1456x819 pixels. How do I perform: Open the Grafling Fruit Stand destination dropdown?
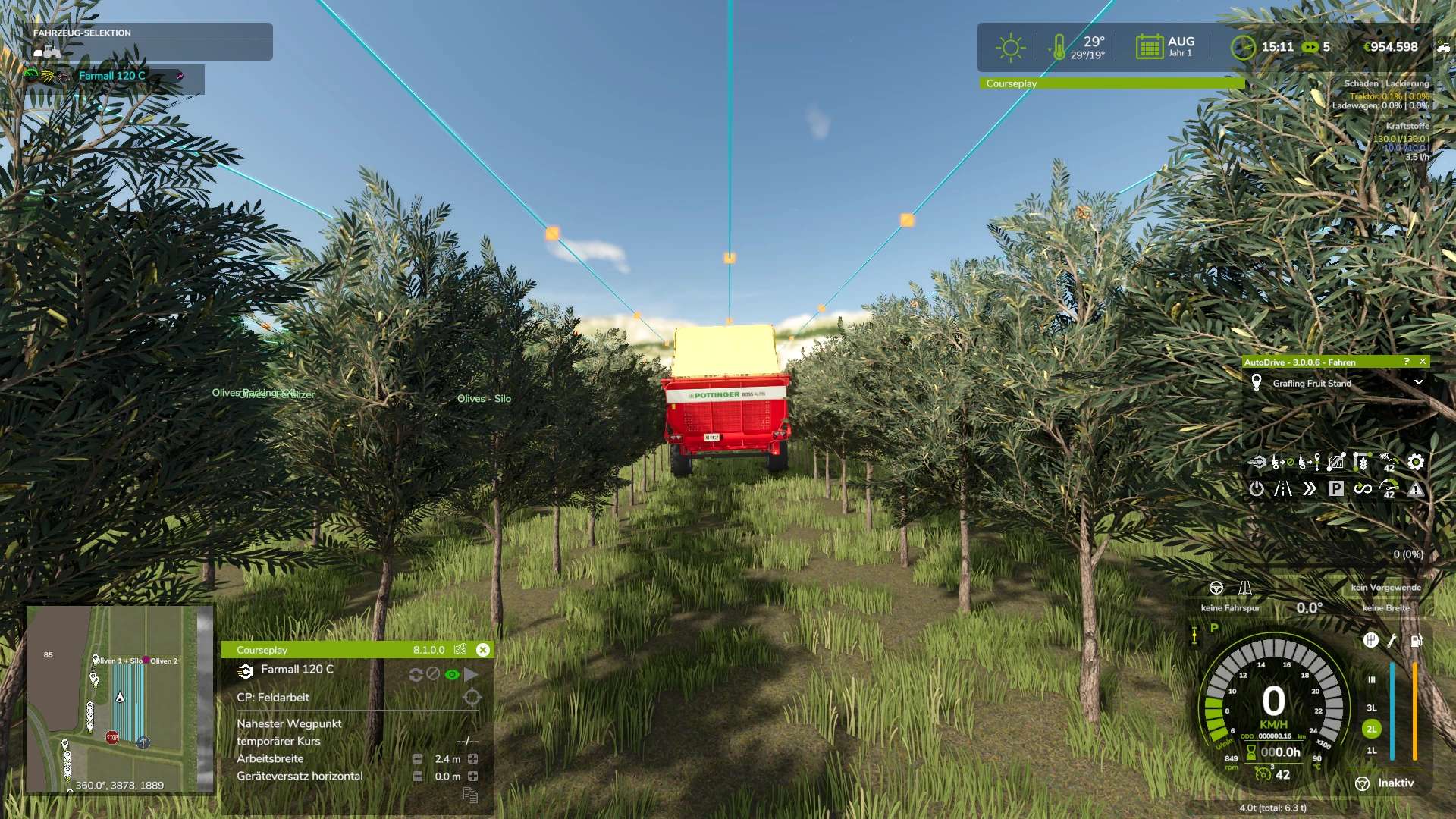1418,383
